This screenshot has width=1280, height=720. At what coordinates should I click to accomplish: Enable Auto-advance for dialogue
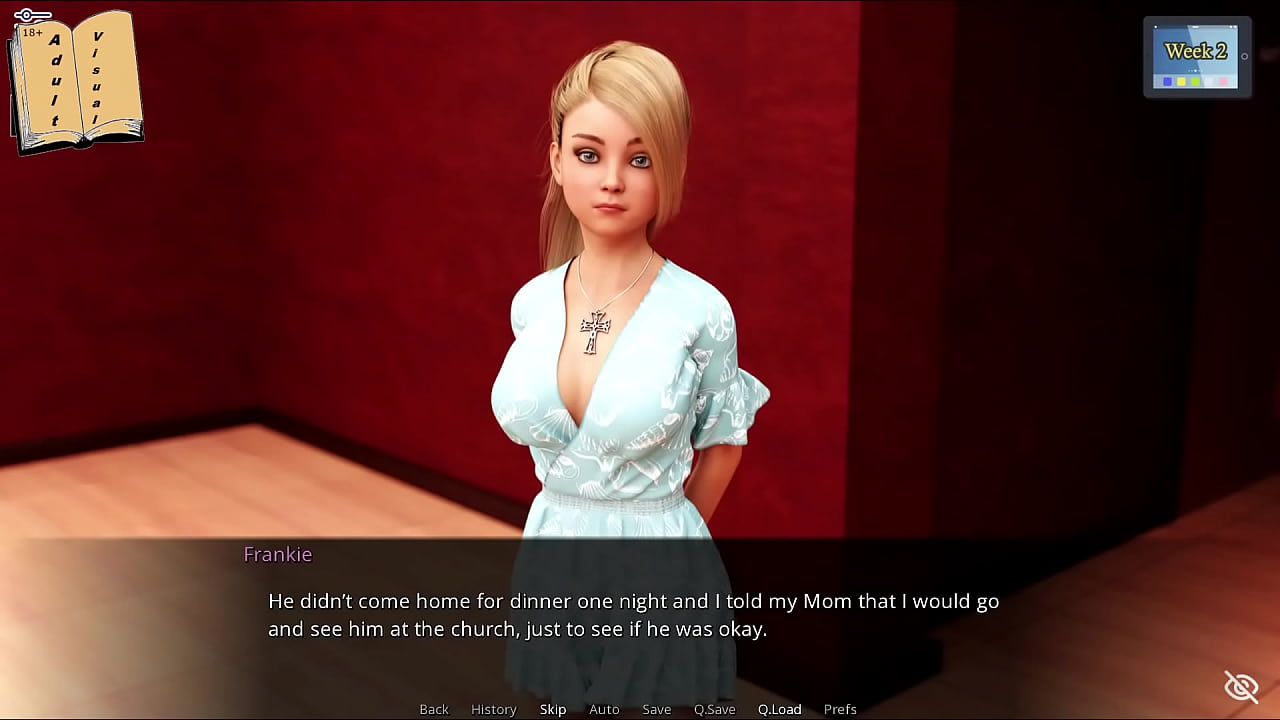point(604,709)
